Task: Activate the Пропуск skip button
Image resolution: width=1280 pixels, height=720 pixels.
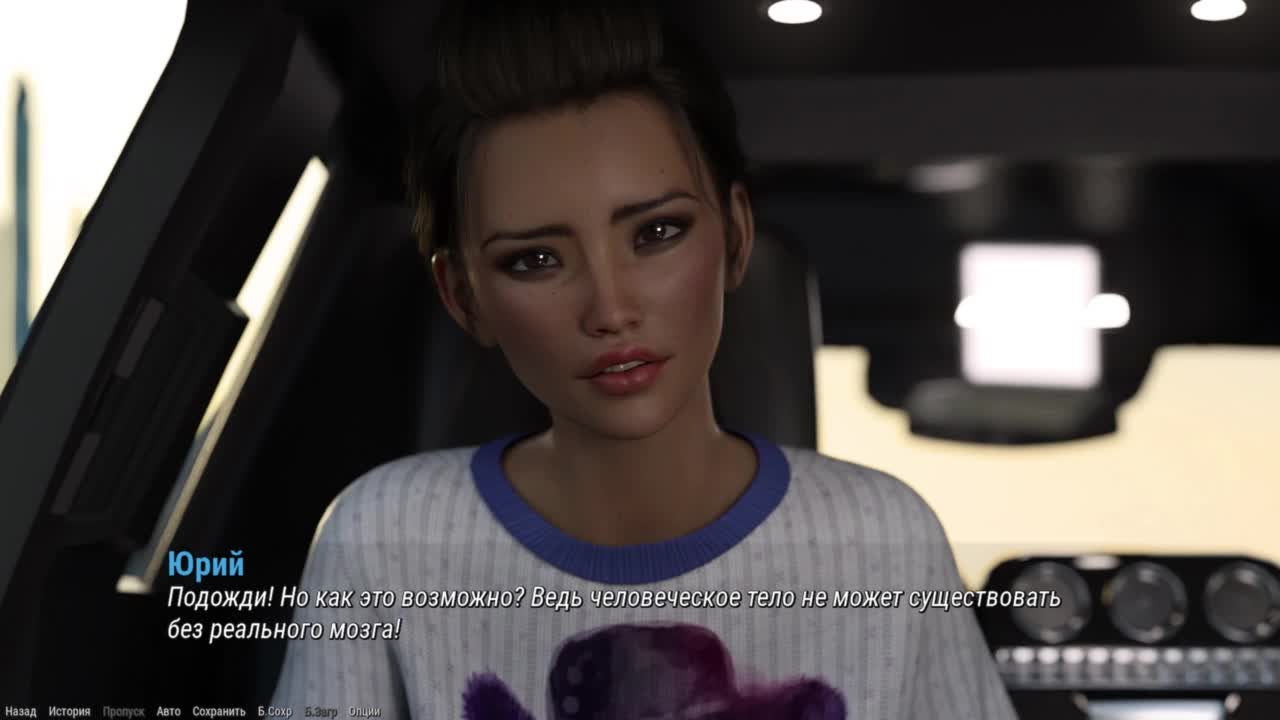Action: 123,712
